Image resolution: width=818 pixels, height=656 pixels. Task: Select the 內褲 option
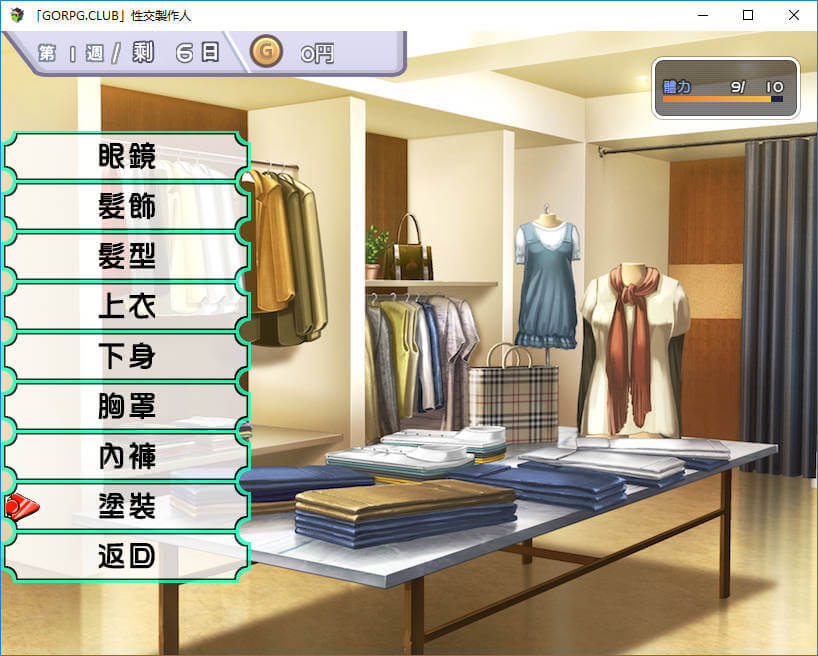(x=127, y=457)
